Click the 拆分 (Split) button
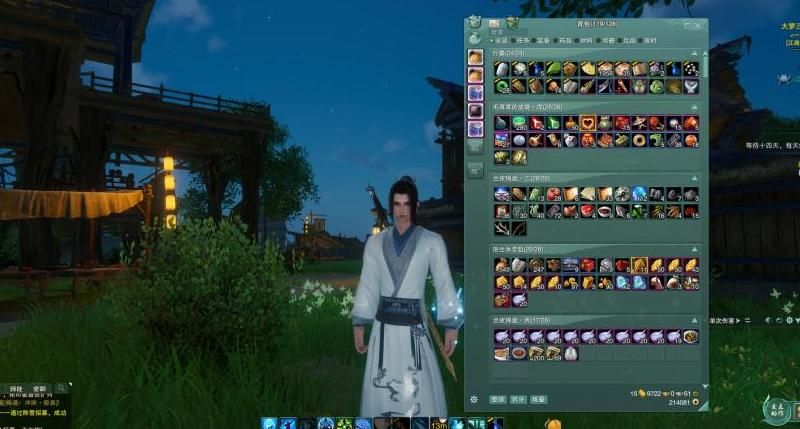800x429 pixels. point(518,398)
